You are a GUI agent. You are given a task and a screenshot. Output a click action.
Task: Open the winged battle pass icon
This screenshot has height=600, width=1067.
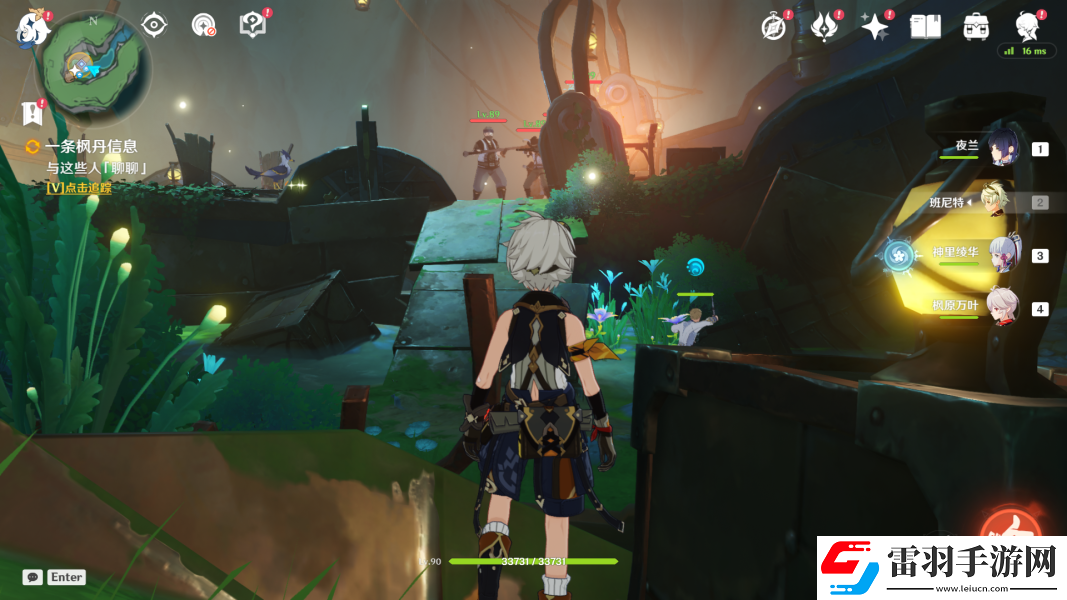point(824,27)
